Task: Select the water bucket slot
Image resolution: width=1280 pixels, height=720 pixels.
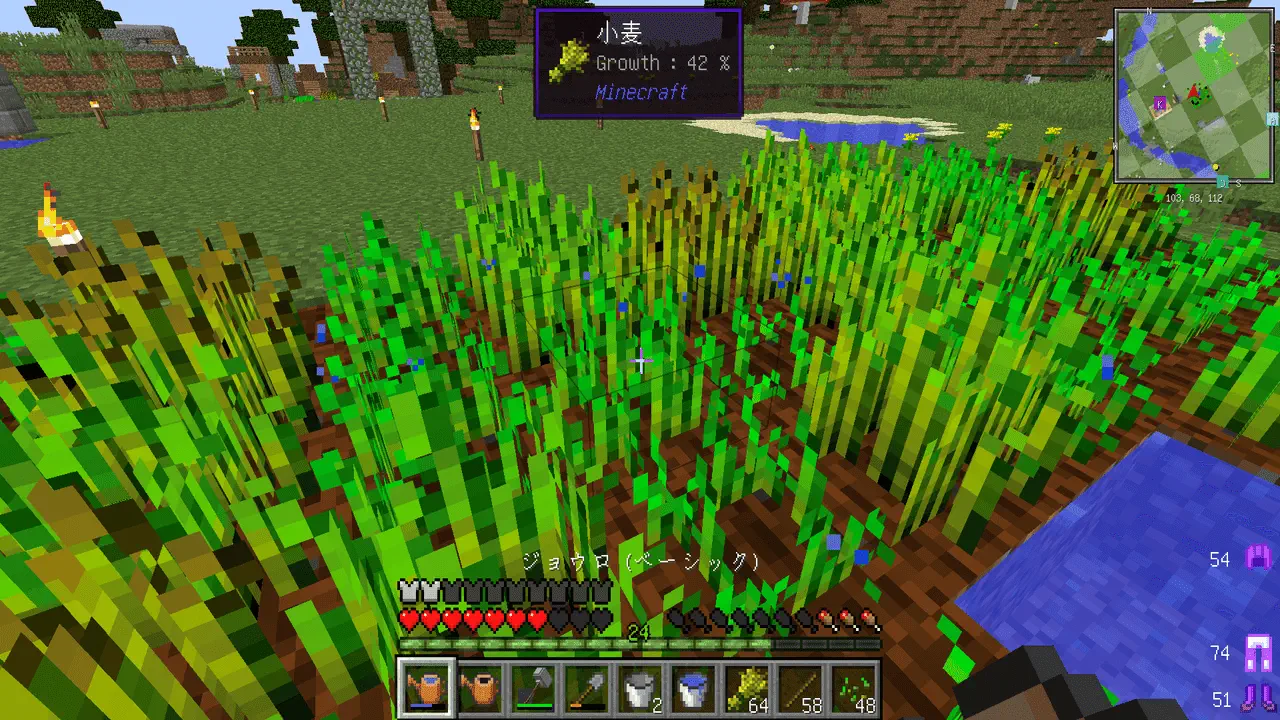Action: 692,688
